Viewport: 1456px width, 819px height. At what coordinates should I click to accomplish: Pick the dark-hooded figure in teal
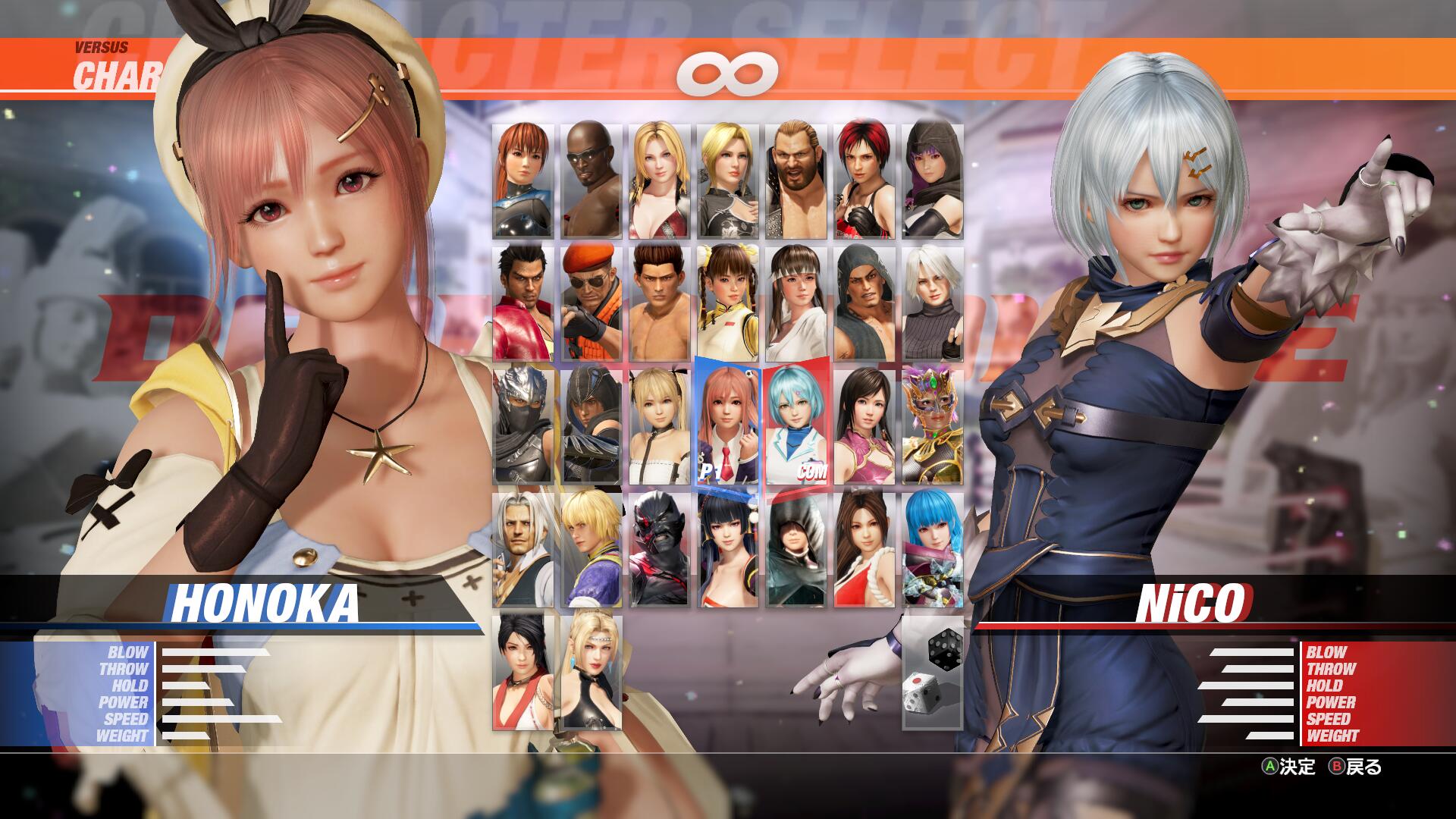coord(796,549)
